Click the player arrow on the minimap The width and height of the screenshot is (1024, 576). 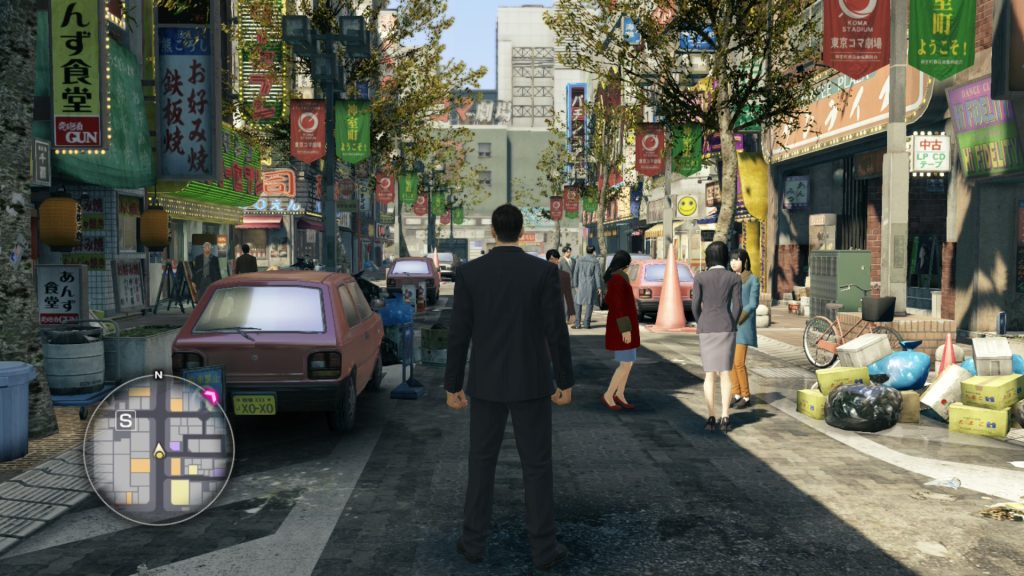click(x=158, y=451)
